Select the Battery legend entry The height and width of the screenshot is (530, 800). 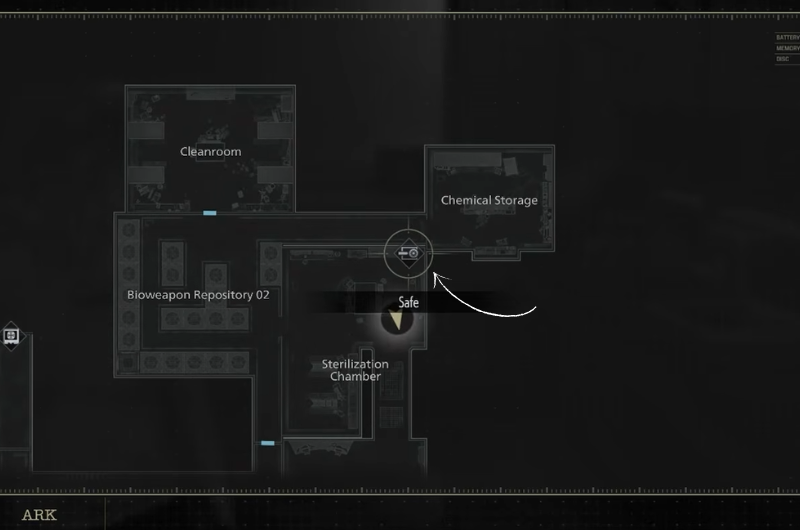point(787,38)
